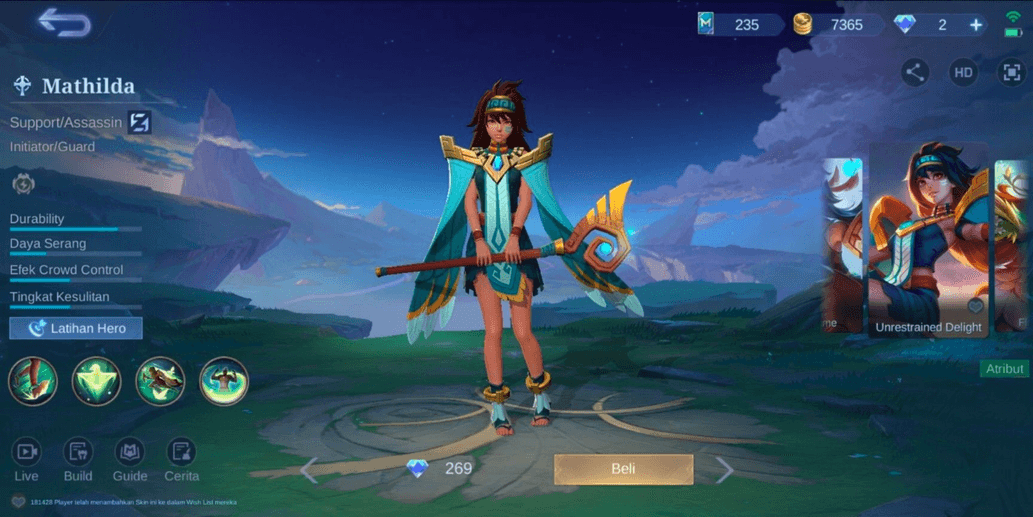Buy the skin with the Beli button
The image size is (1033, 517).
(x=623, y=469)
